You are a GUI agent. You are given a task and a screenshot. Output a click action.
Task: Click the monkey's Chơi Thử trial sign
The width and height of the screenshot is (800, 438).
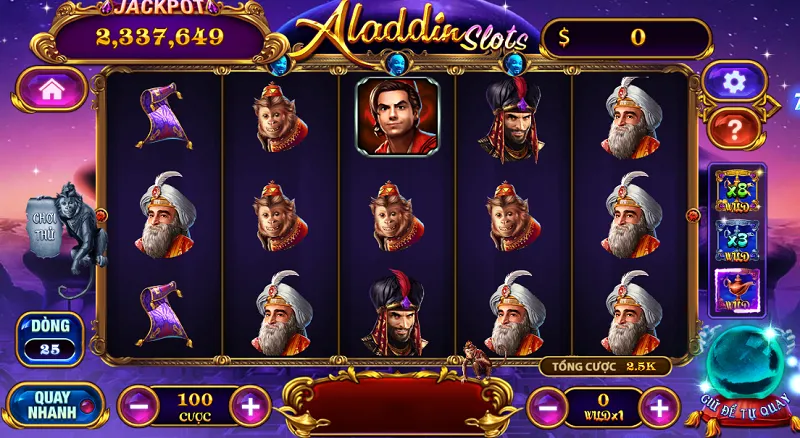pyautogui.click(x=46, y=223)
